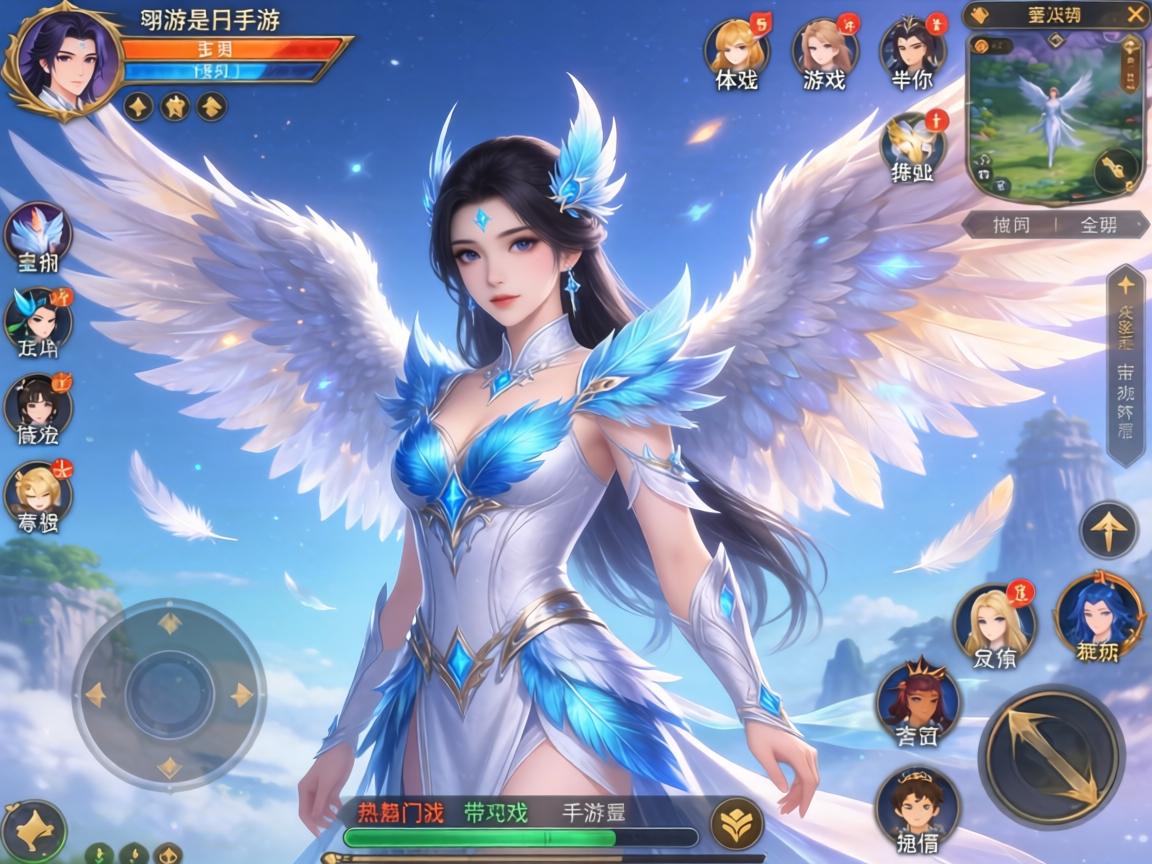Select the brown-haired boy skill icon

917,804
